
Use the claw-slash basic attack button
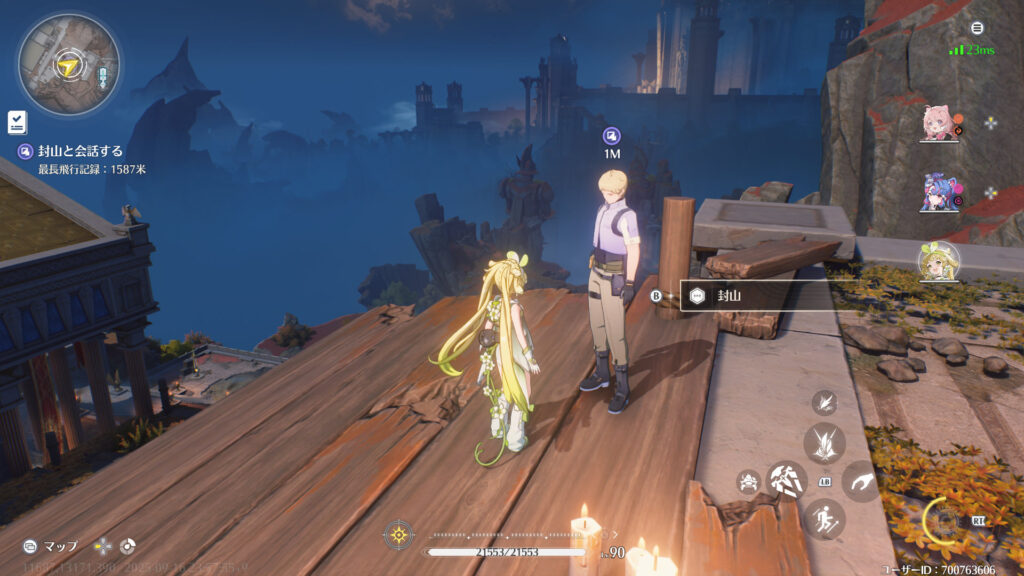click(x=786, y=481)
